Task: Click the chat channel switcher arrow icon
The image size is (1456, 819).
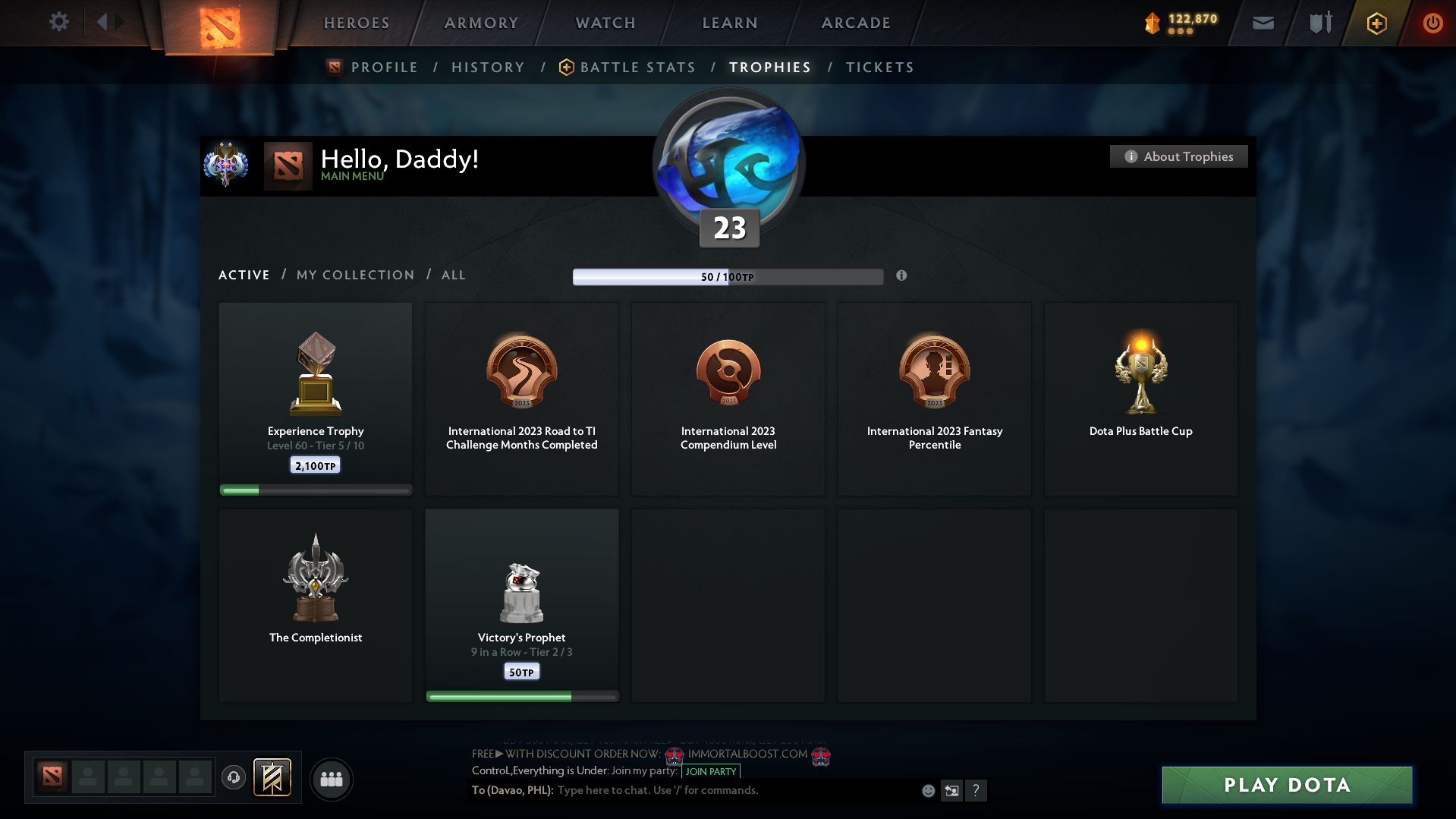Action: tap(952, 790)
